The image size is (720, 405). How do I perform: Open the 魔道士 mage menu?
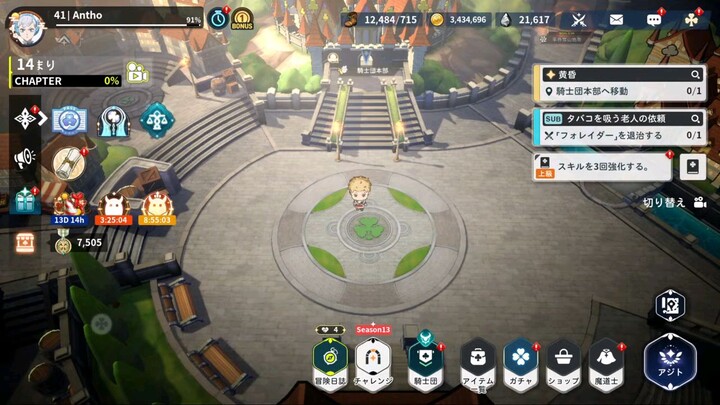605,362
